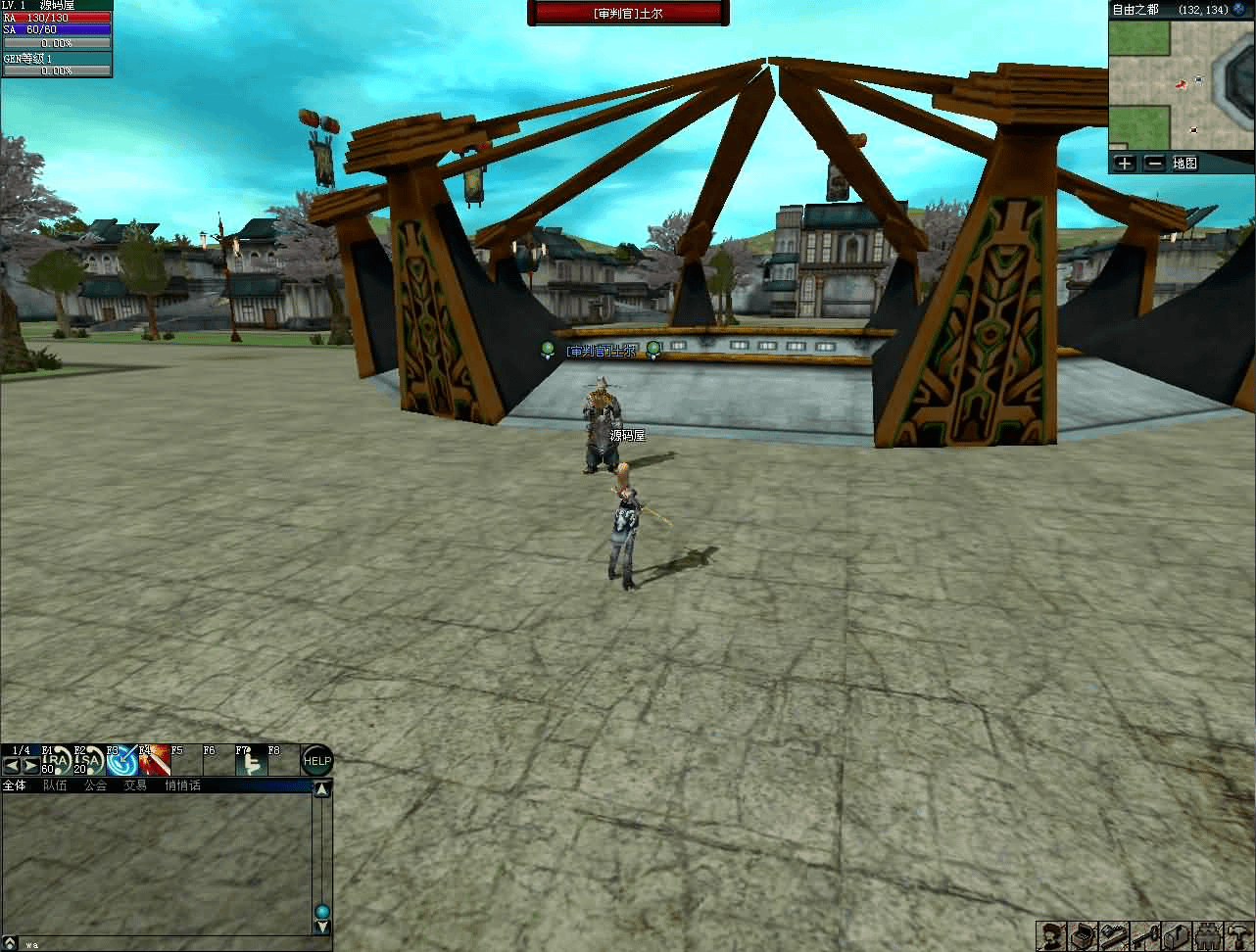Switch chat to the 悄悄话 tab
The width and height of the screenshot is (1256, 952).
click(x=182, y=785)
